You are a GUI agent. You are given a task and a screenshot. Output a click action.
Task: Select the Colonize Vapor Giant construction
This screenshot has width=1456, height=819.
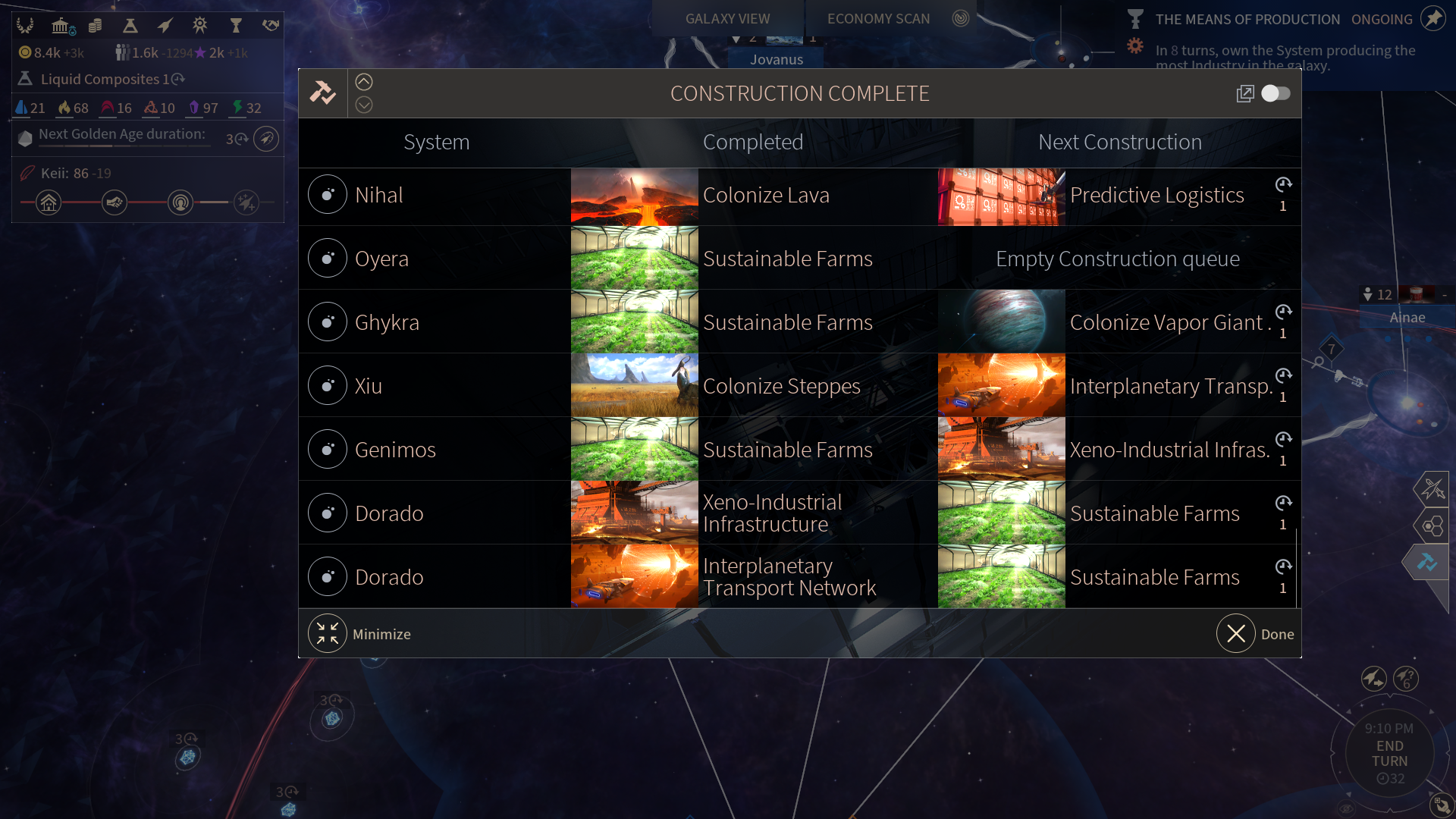[1166, 322]
